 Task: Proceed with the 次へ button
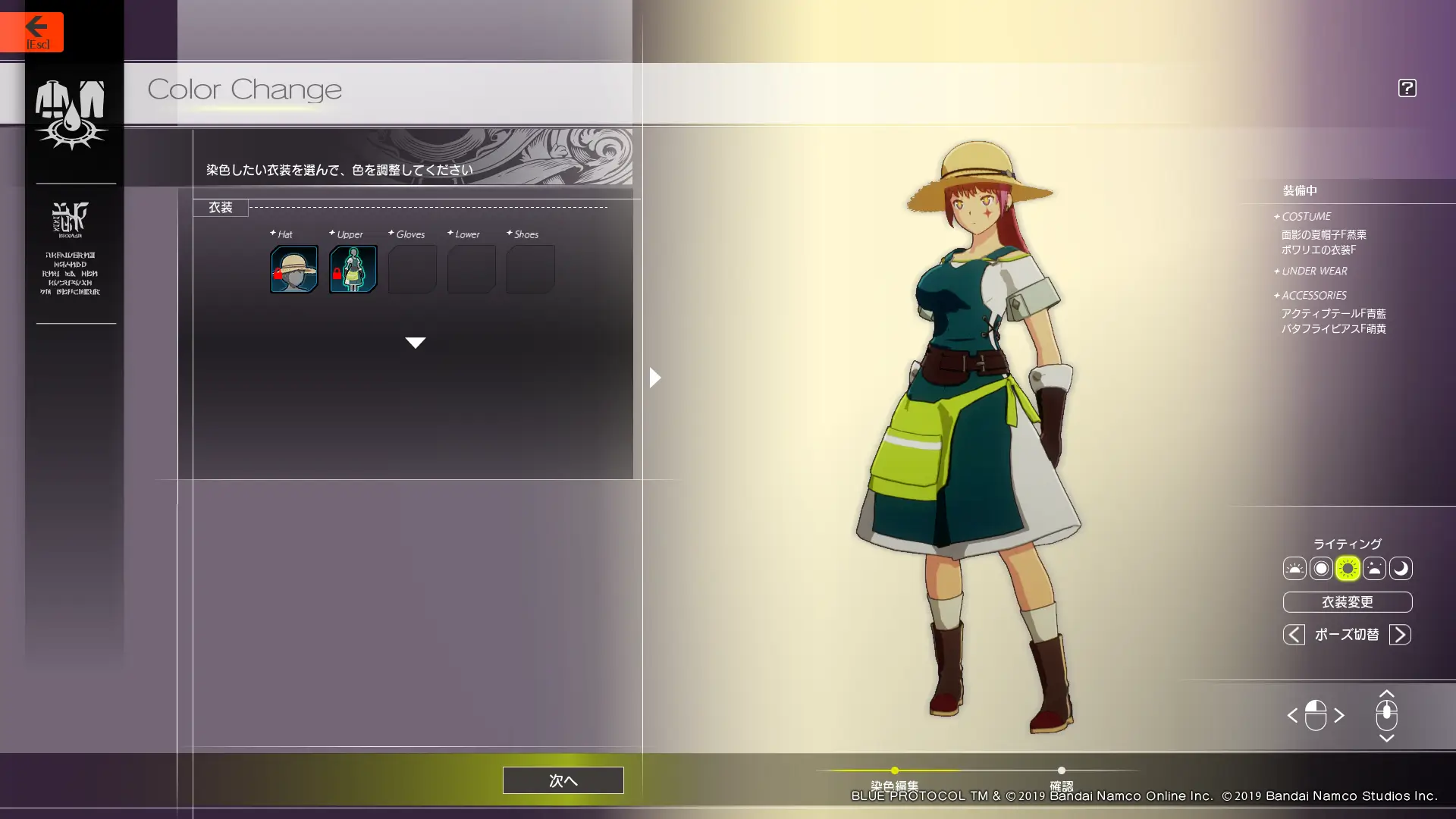(x=563, y=780)
